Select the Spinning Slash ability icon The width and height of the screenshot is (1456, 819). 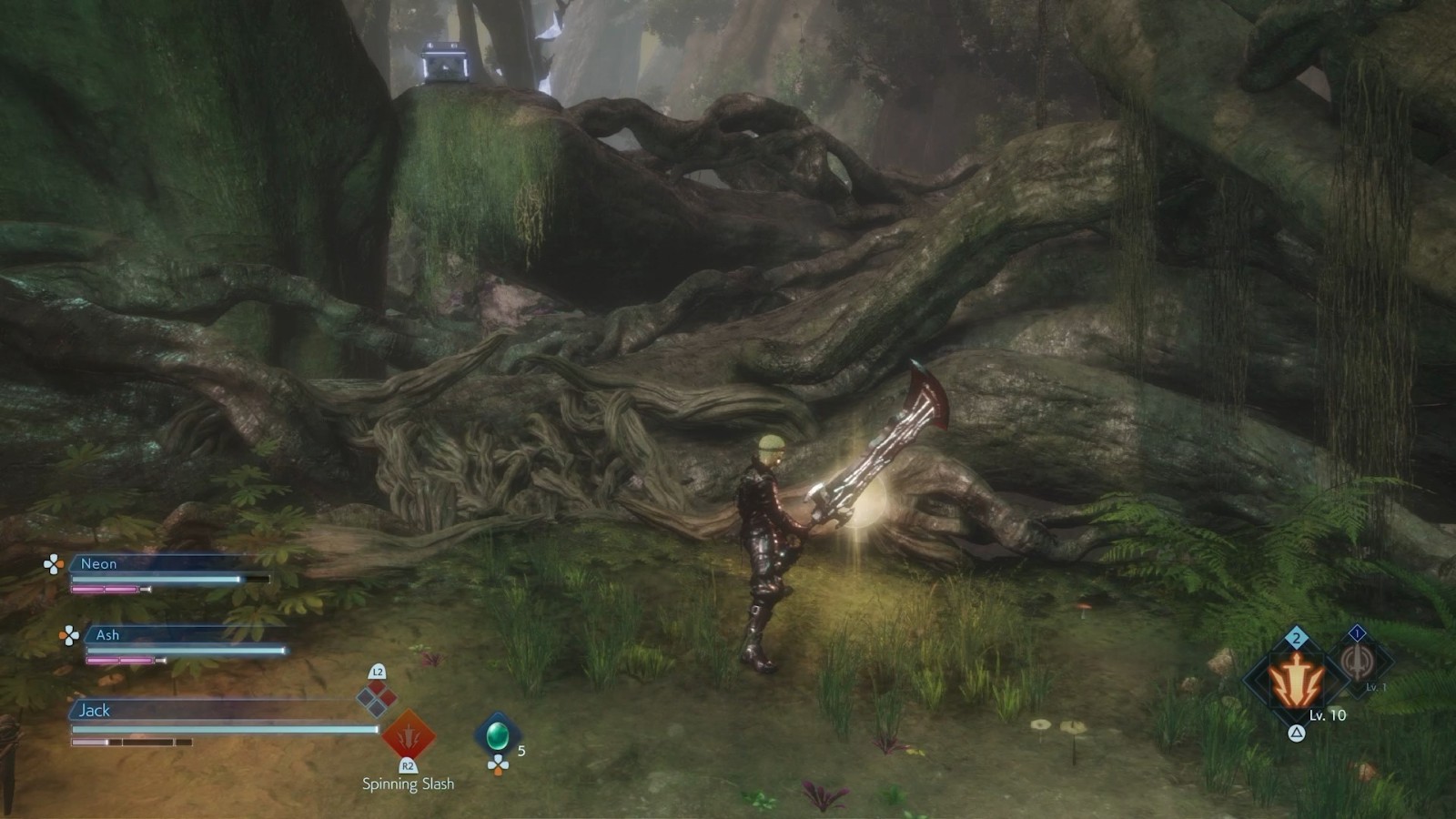coord(408,735)
